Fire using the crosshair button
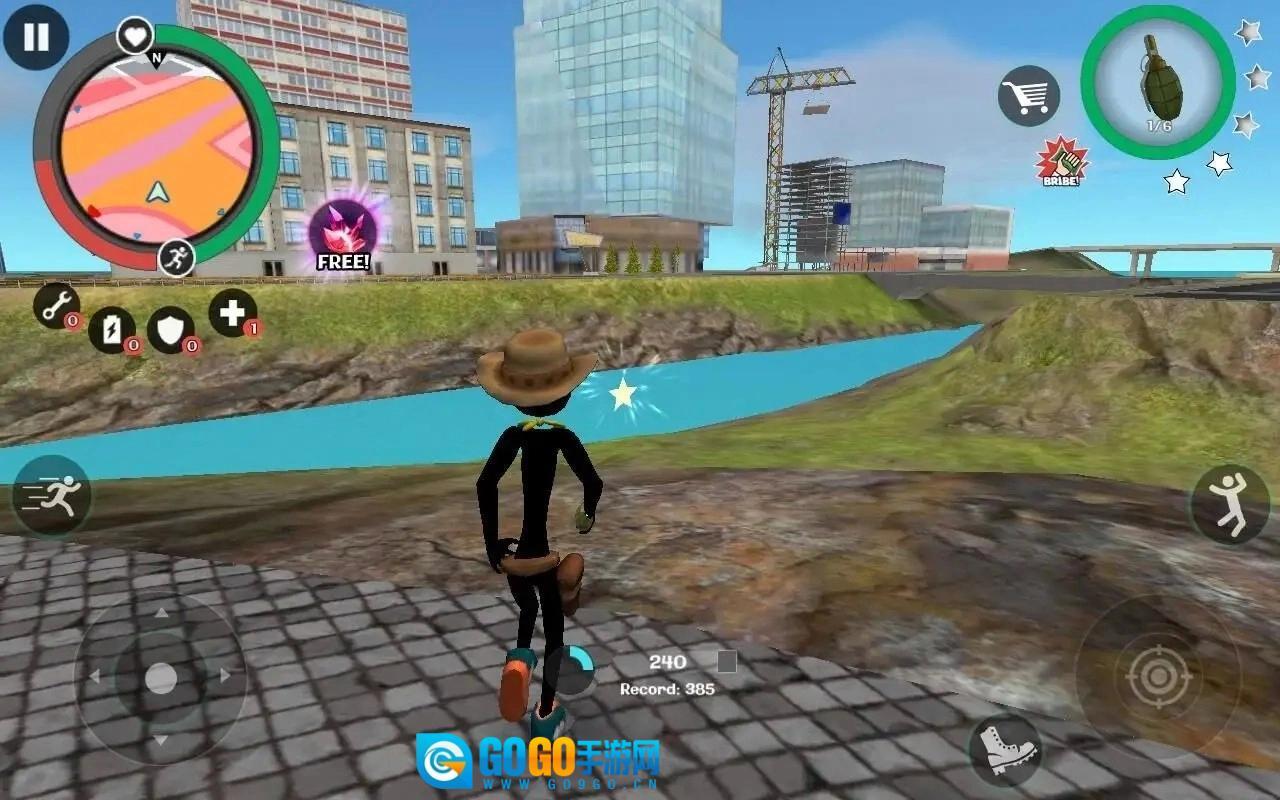The width and height of the screenshot is (1280, 800). pyautogui.click(x=1158, y=677)
